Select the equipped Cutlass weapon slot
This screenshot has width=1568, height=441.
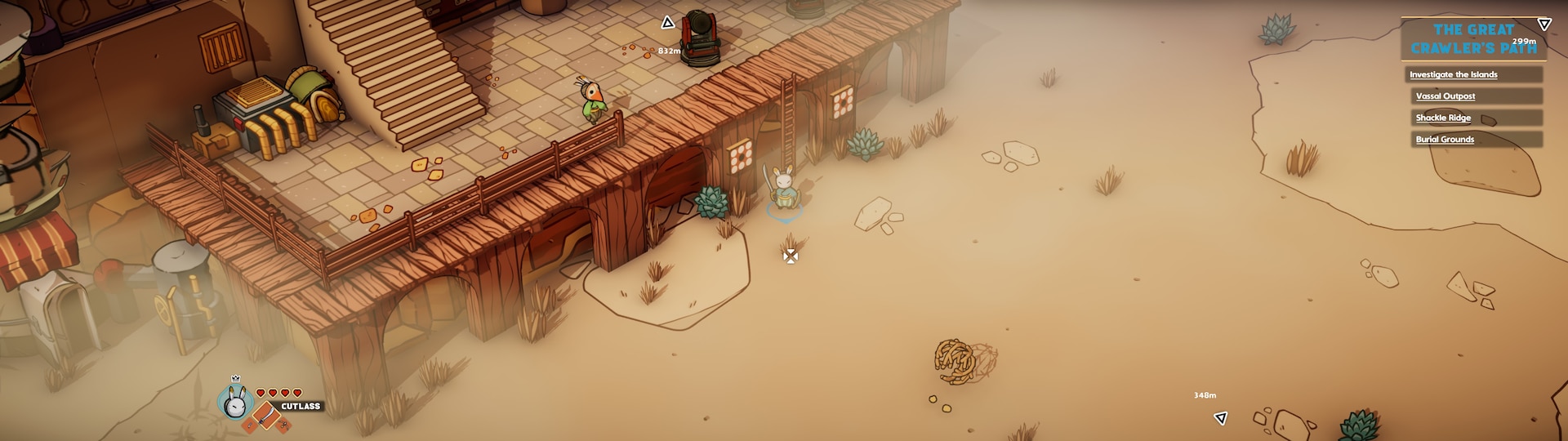click(267, 418)
